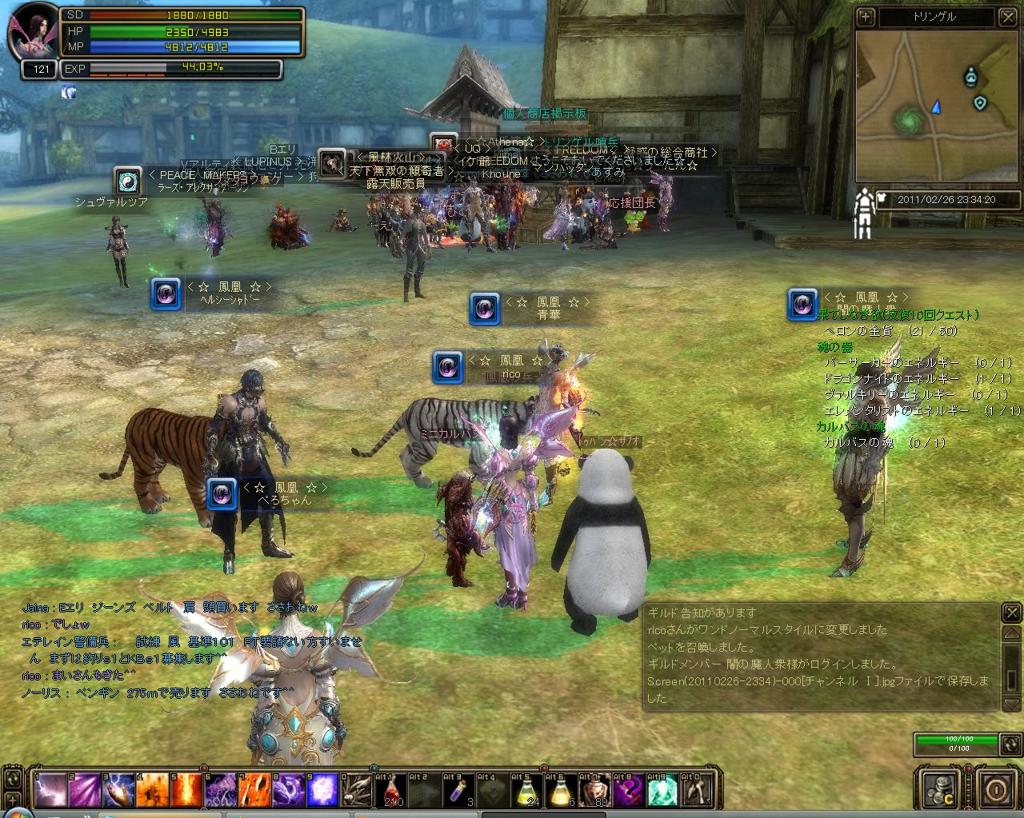Click the character portrait in the corner
The width and height of the screenshot is (1024, 818).
click(31, 33)
